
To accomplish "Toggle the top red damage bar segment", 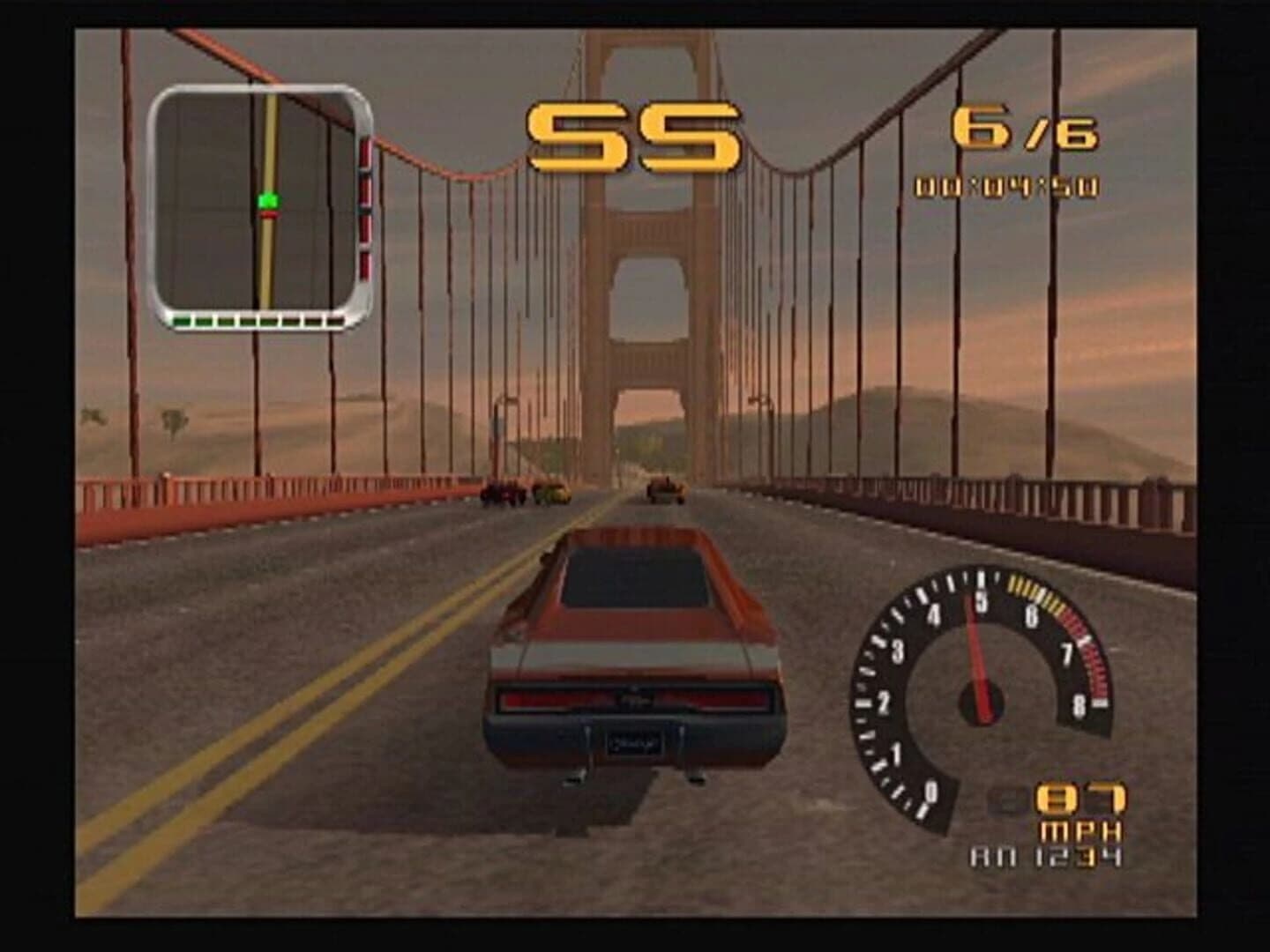I will (365, 154).
